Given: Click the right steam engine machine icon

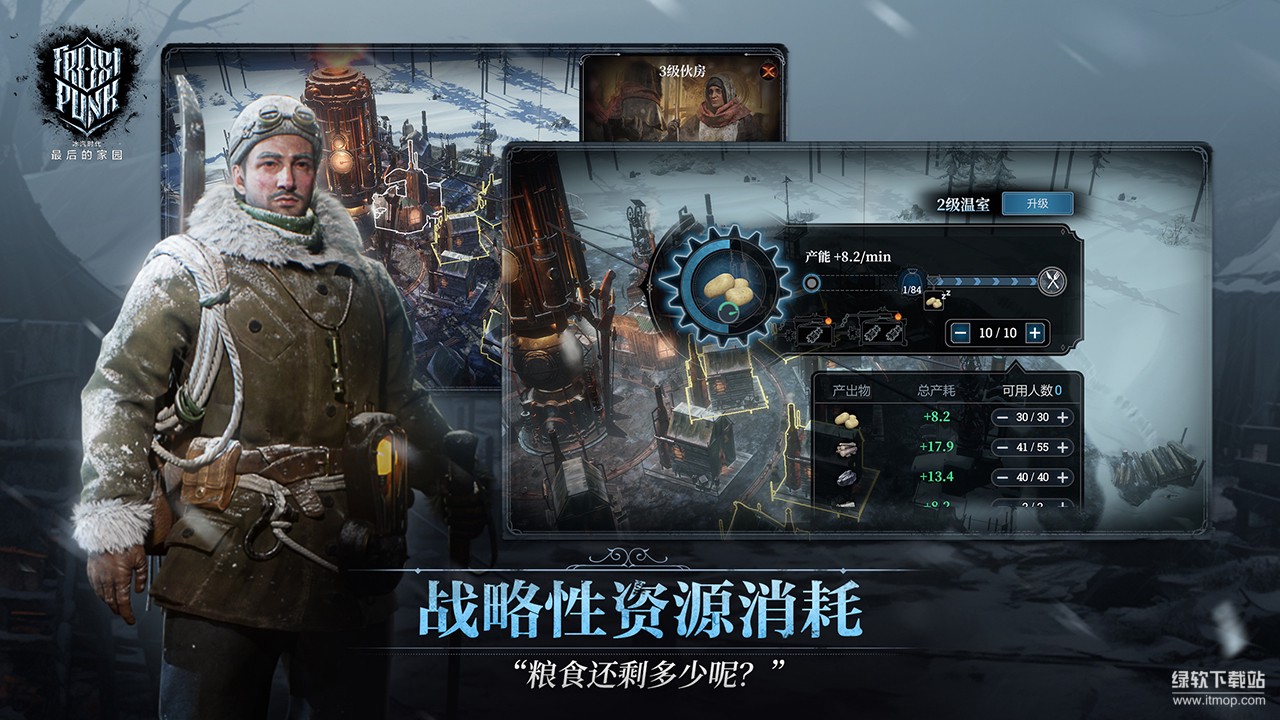Looking at the screenshot, I should click(x=880, y=332).
